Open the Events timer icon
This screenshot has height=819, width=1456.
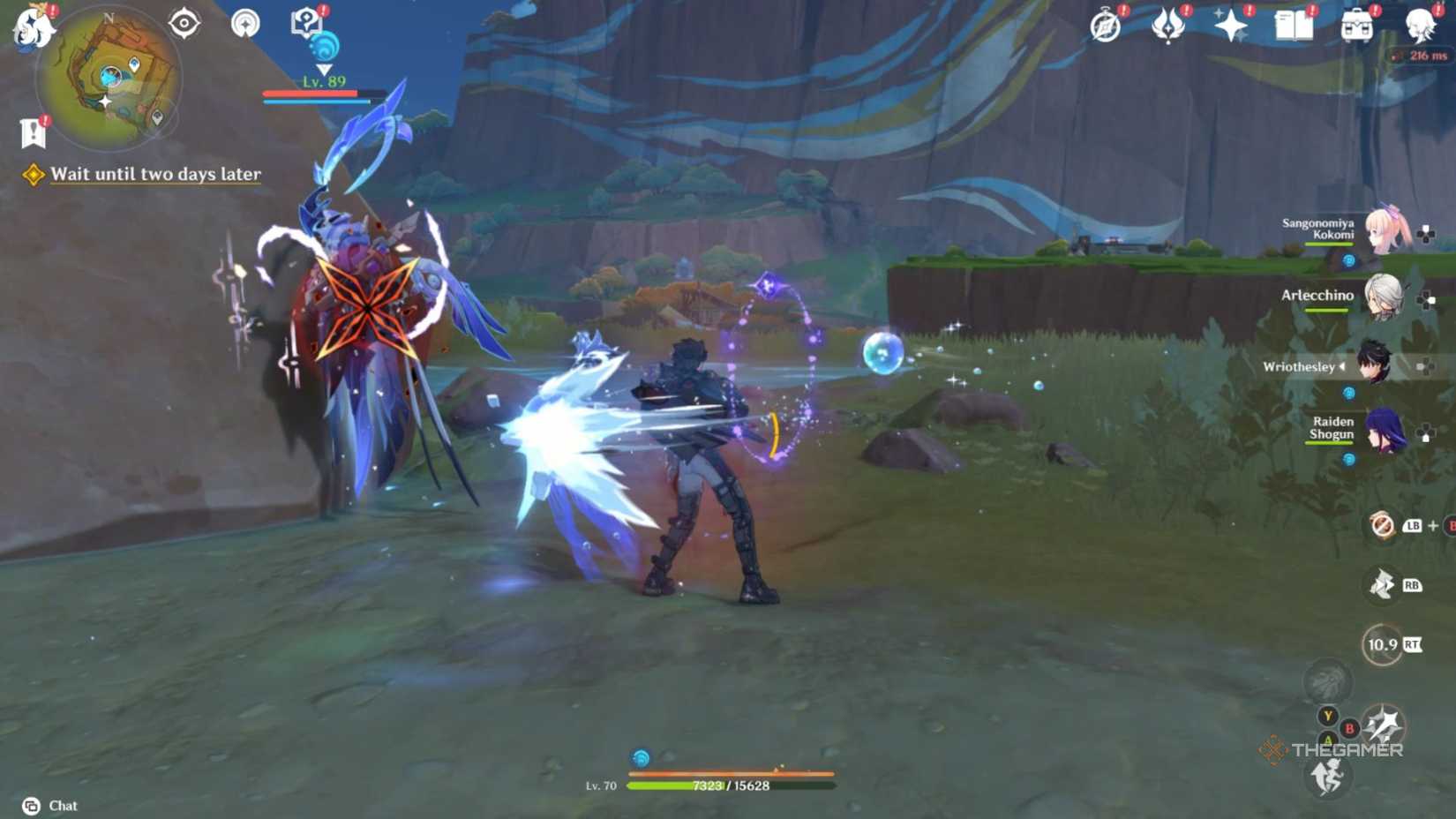1107,26
